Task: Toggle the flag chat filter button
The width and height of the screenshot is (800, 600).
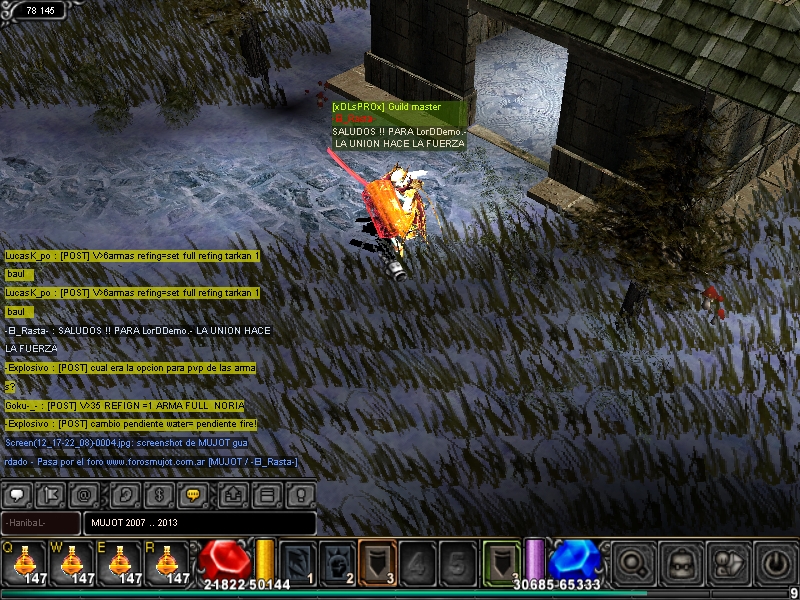Action: (x=52, y=494)
